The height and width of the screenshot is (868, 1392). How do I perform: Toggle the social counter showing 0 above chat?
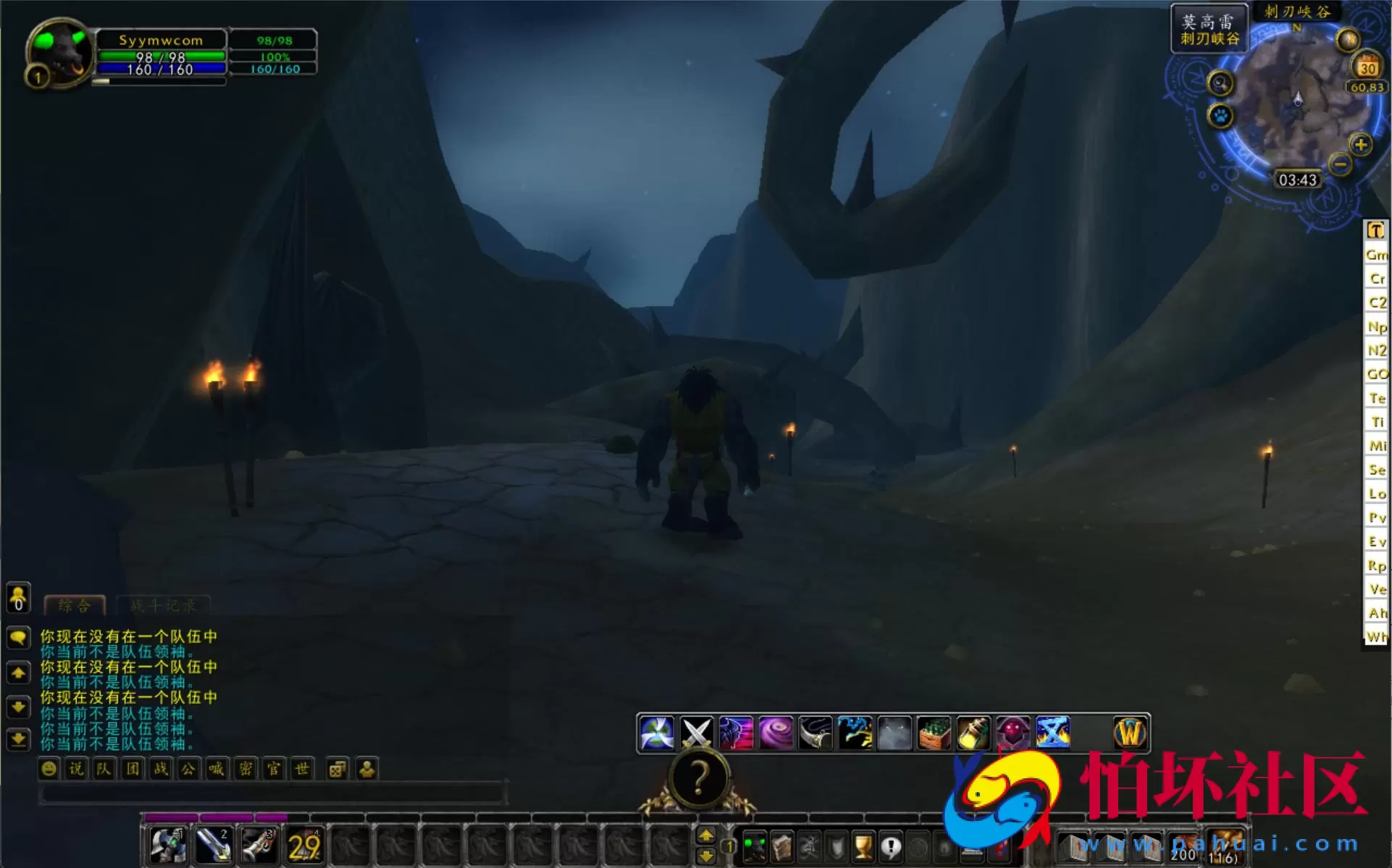pyautogui.click(x=17, y=599)
